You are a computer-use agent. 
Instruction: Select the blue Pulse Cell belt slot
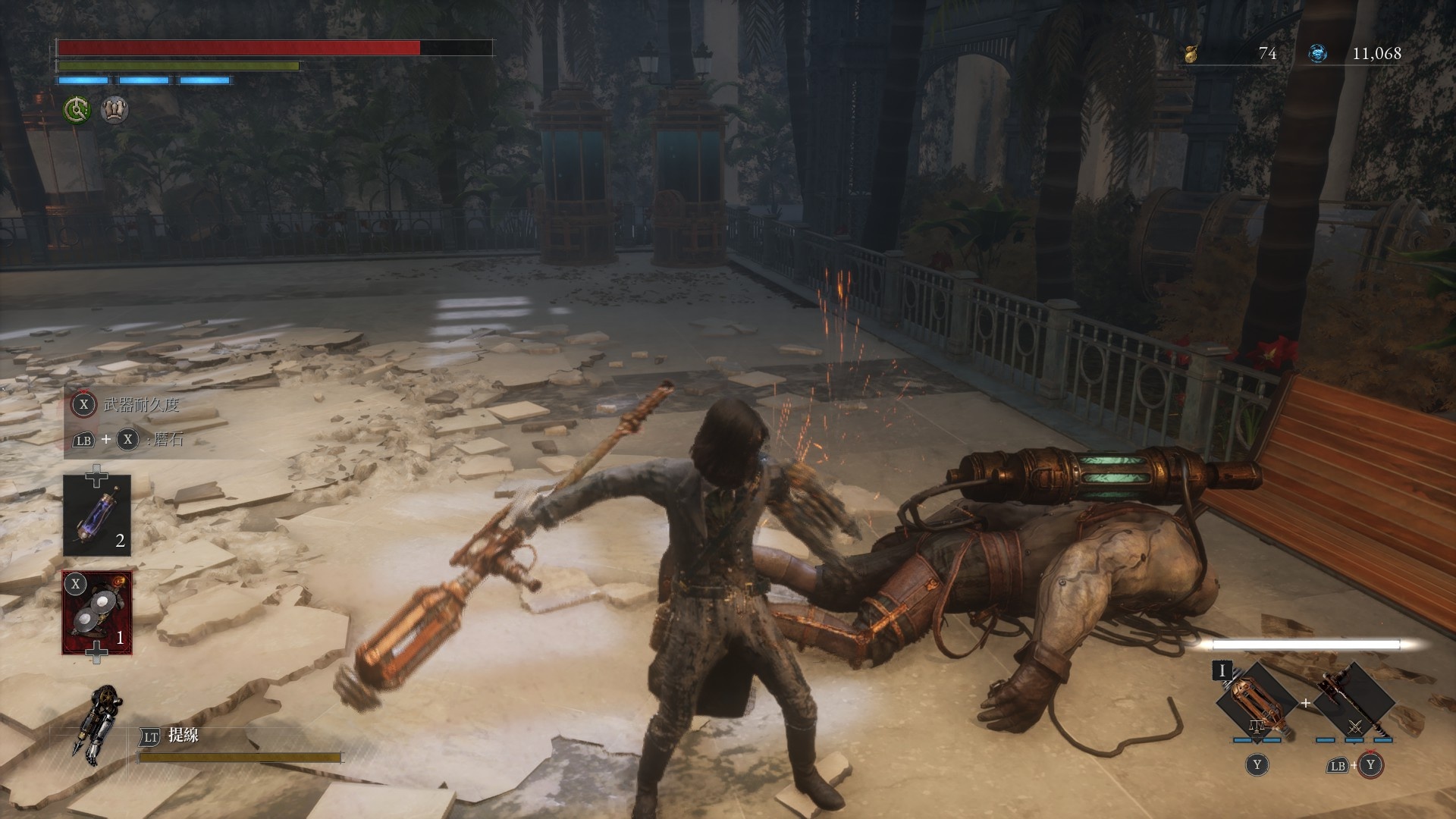click(97, 515)
